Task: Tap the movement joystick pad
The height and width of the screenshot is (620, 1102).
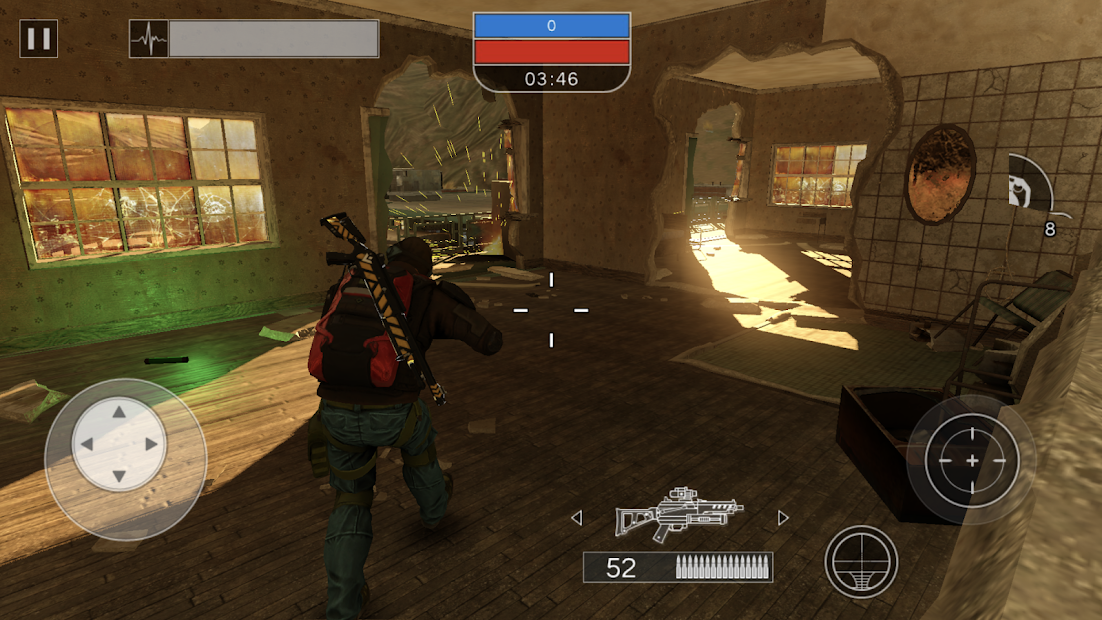Action: pos(120,444)
